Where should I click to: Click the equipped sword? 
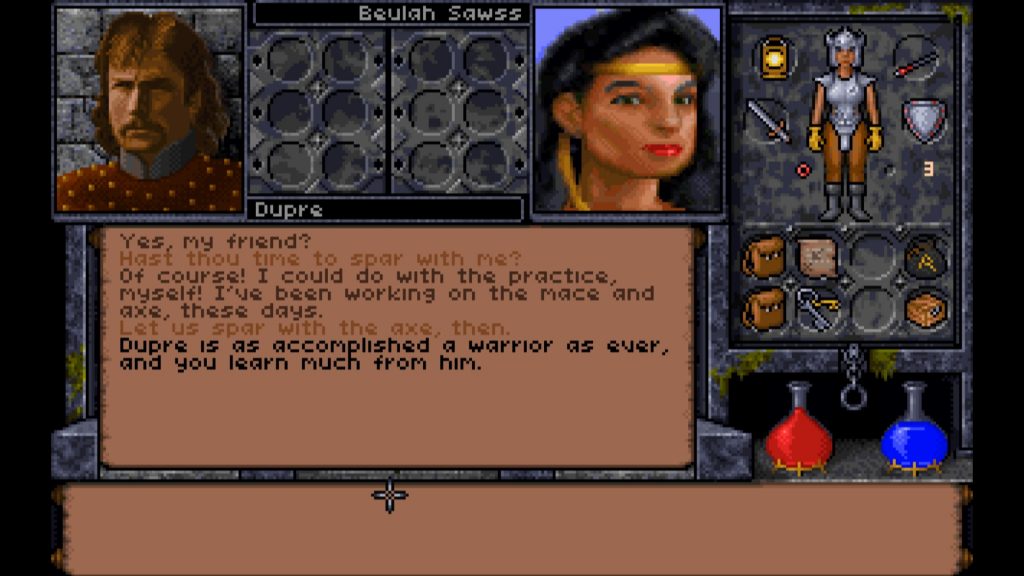[768, 120]
